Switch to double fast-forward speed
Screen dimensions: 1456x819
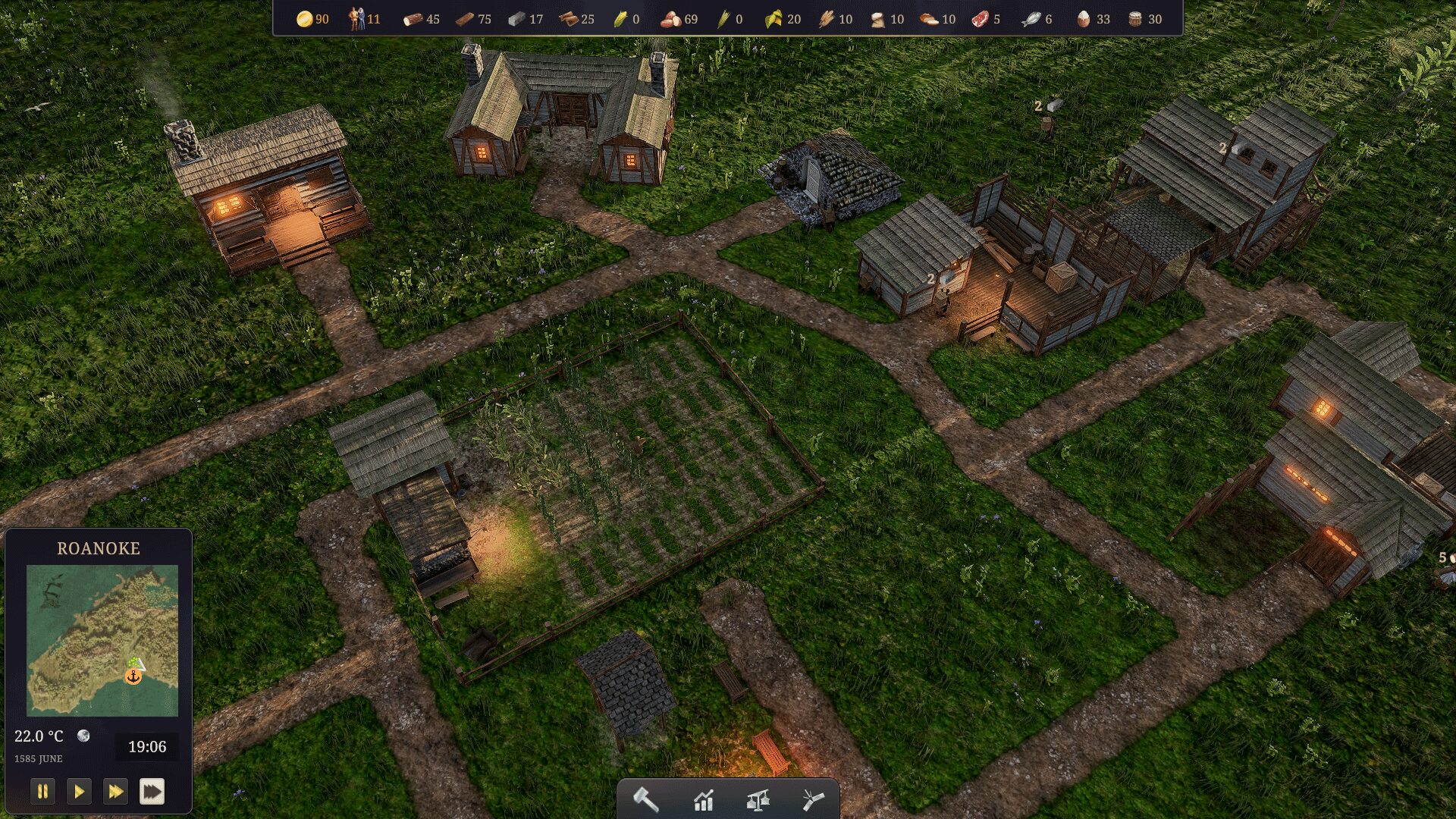point(115,792)
